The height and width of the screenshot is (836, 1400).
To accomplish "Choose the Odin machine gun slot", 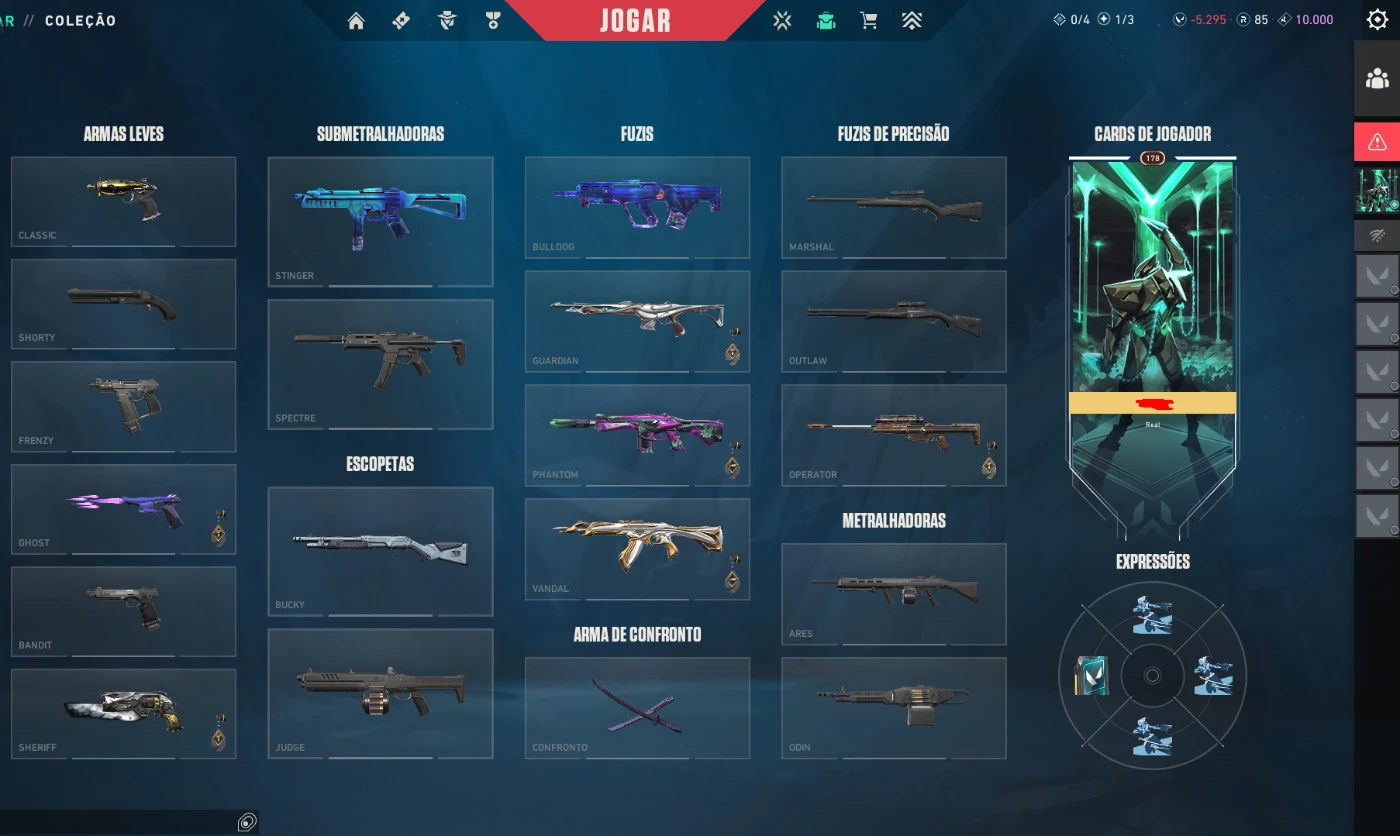I will pos(893,707).
